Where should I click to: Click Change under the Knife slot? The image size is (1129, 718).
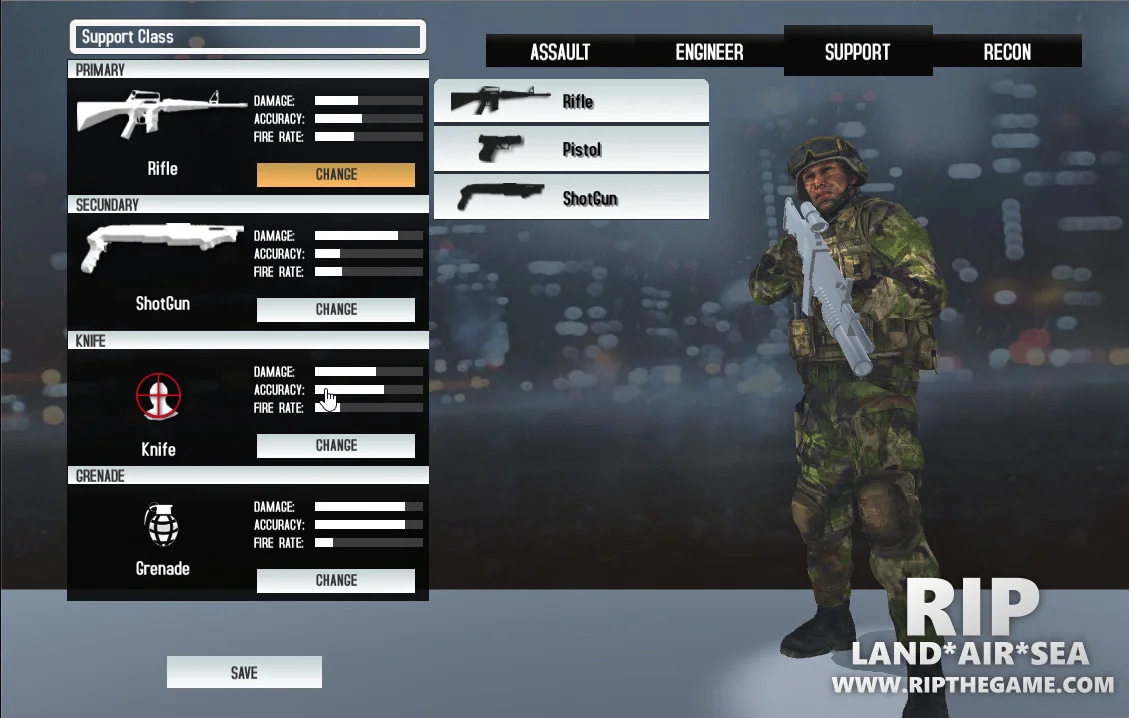click(336, 446)
